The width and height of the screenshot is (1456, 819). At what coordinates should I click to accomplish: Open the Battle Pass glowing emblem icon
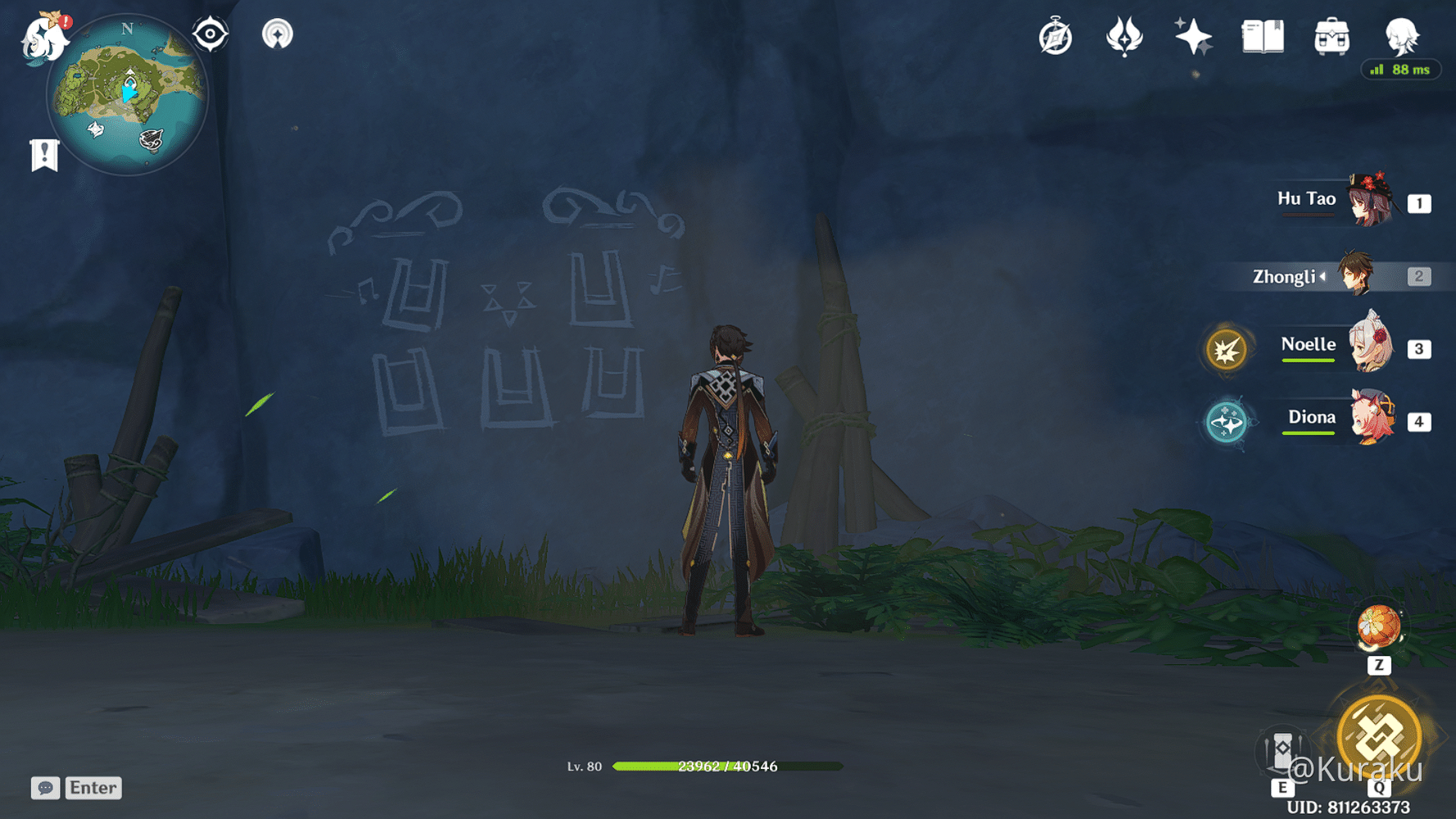click(x=1124, y=36)
